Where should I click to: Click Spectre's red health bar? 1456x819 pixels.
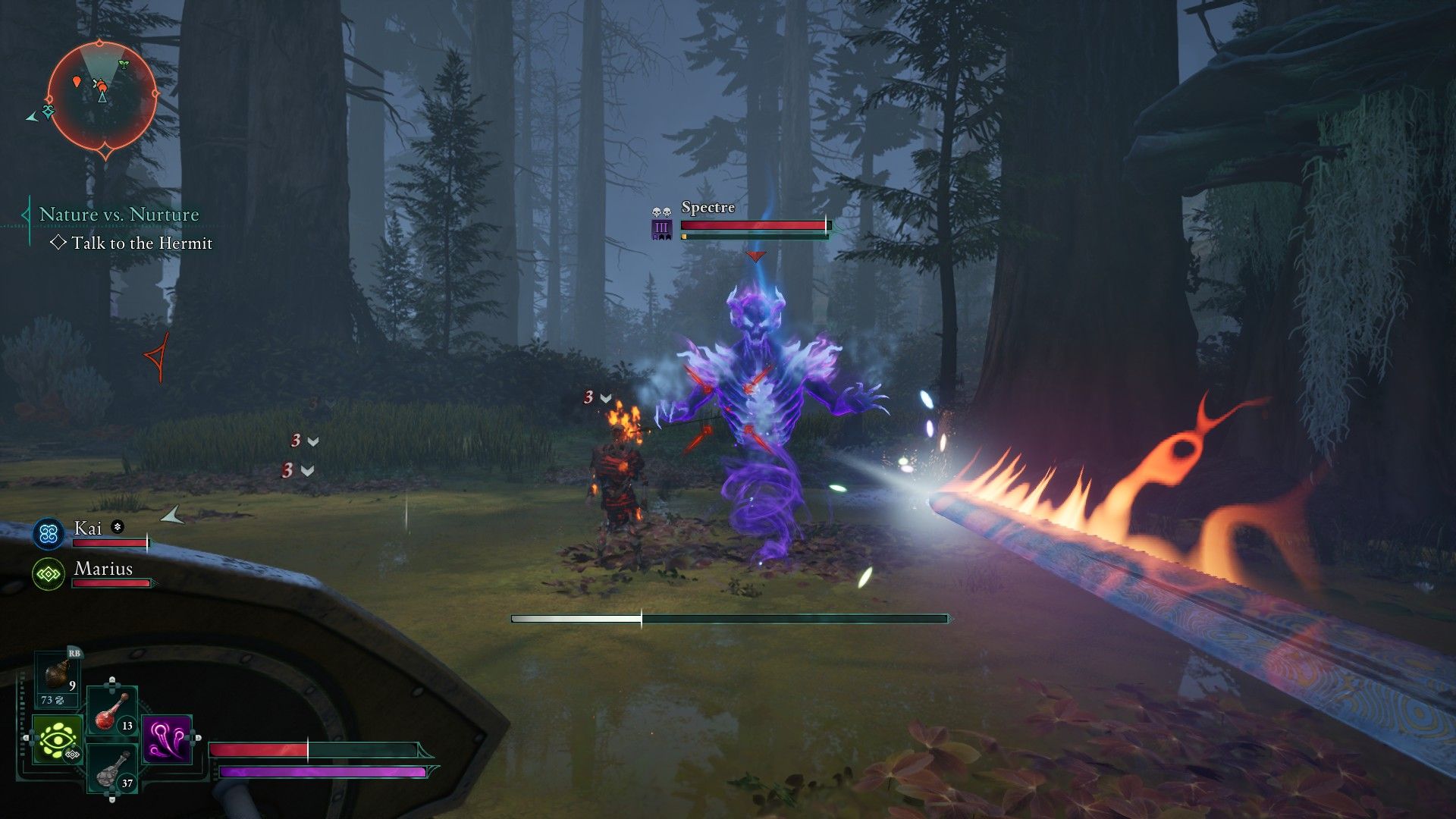(x=751, y=225)
